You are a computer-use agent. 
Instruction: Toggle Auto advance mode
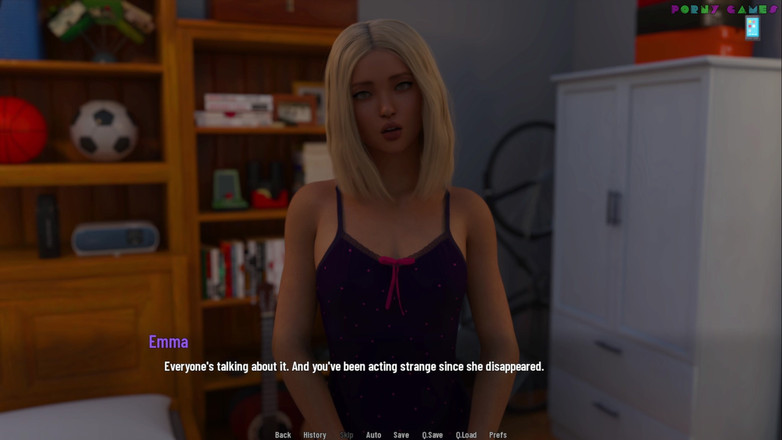click(374, 435)
